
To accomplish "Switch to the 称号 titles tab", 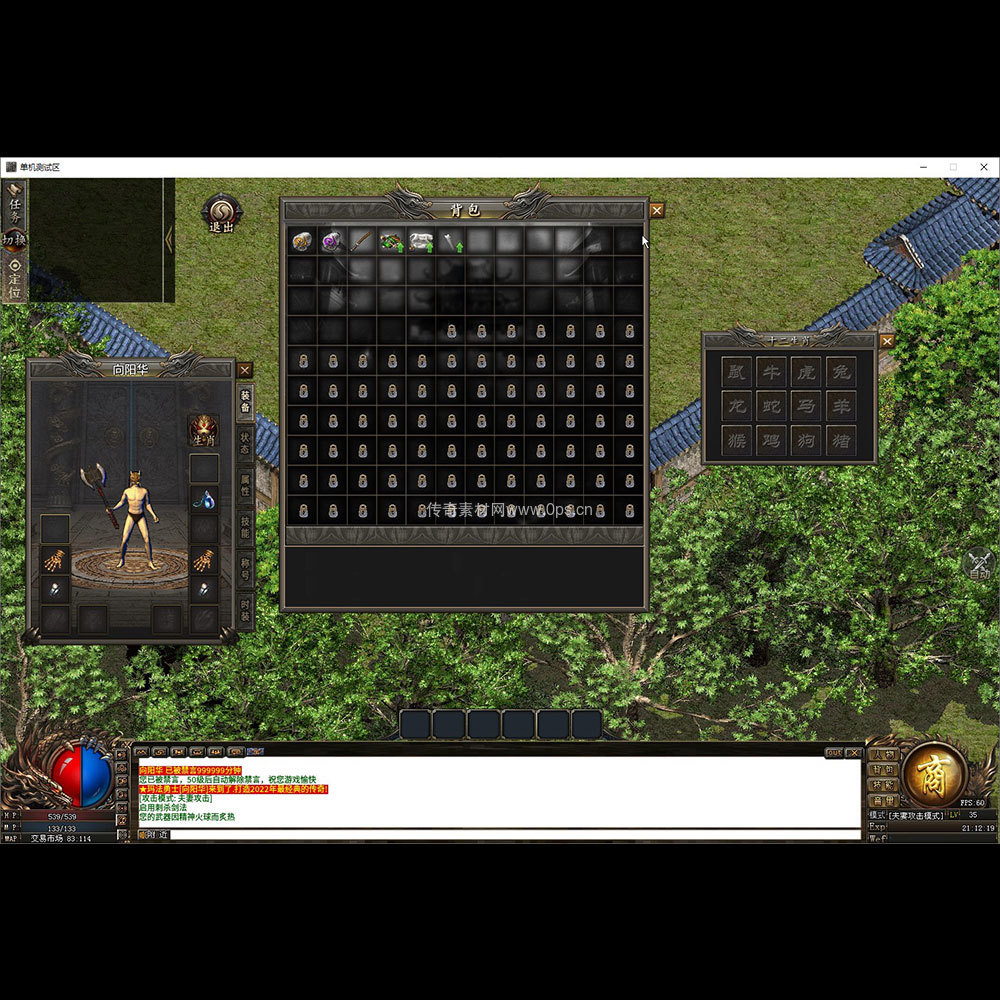I will coord(244,569).
